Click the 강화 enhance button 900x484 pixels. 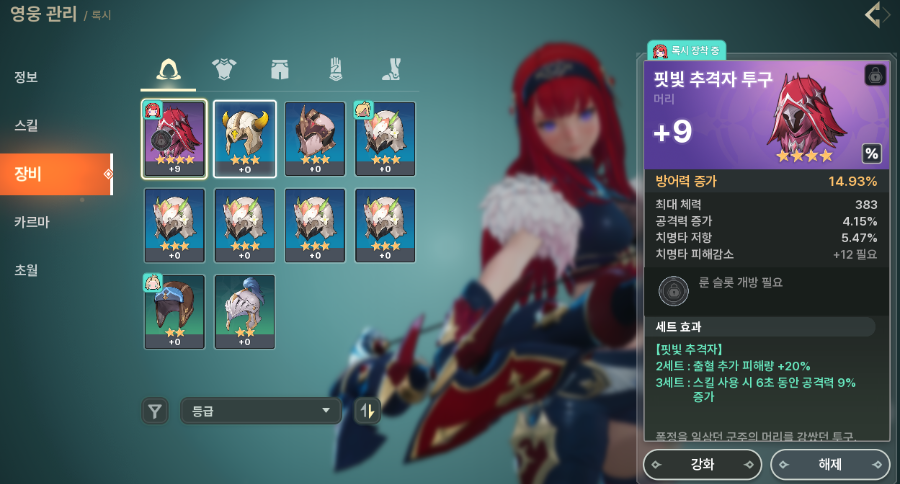[702, 464]
